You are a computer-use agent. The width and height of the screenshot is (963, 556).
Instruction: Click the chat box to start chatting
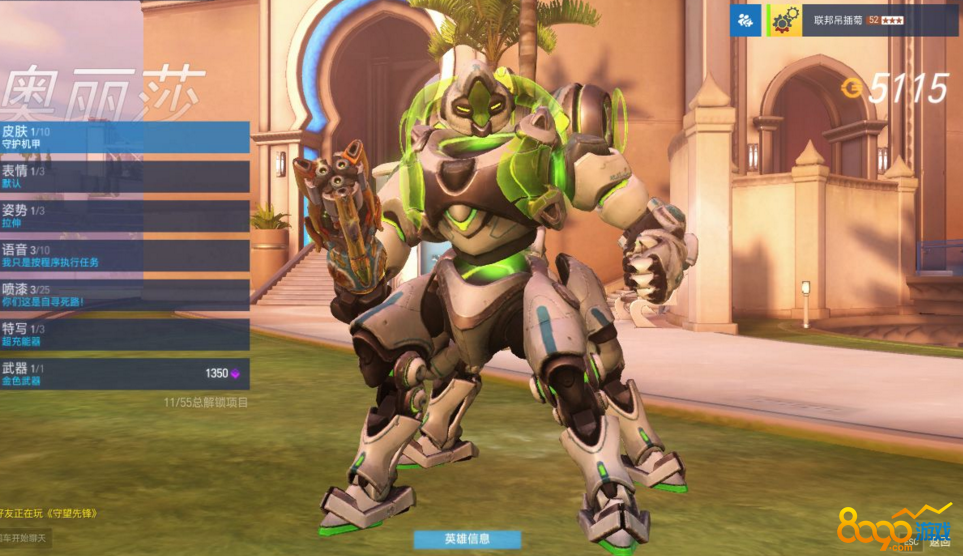pyautogui.click(x=26, y=539)
